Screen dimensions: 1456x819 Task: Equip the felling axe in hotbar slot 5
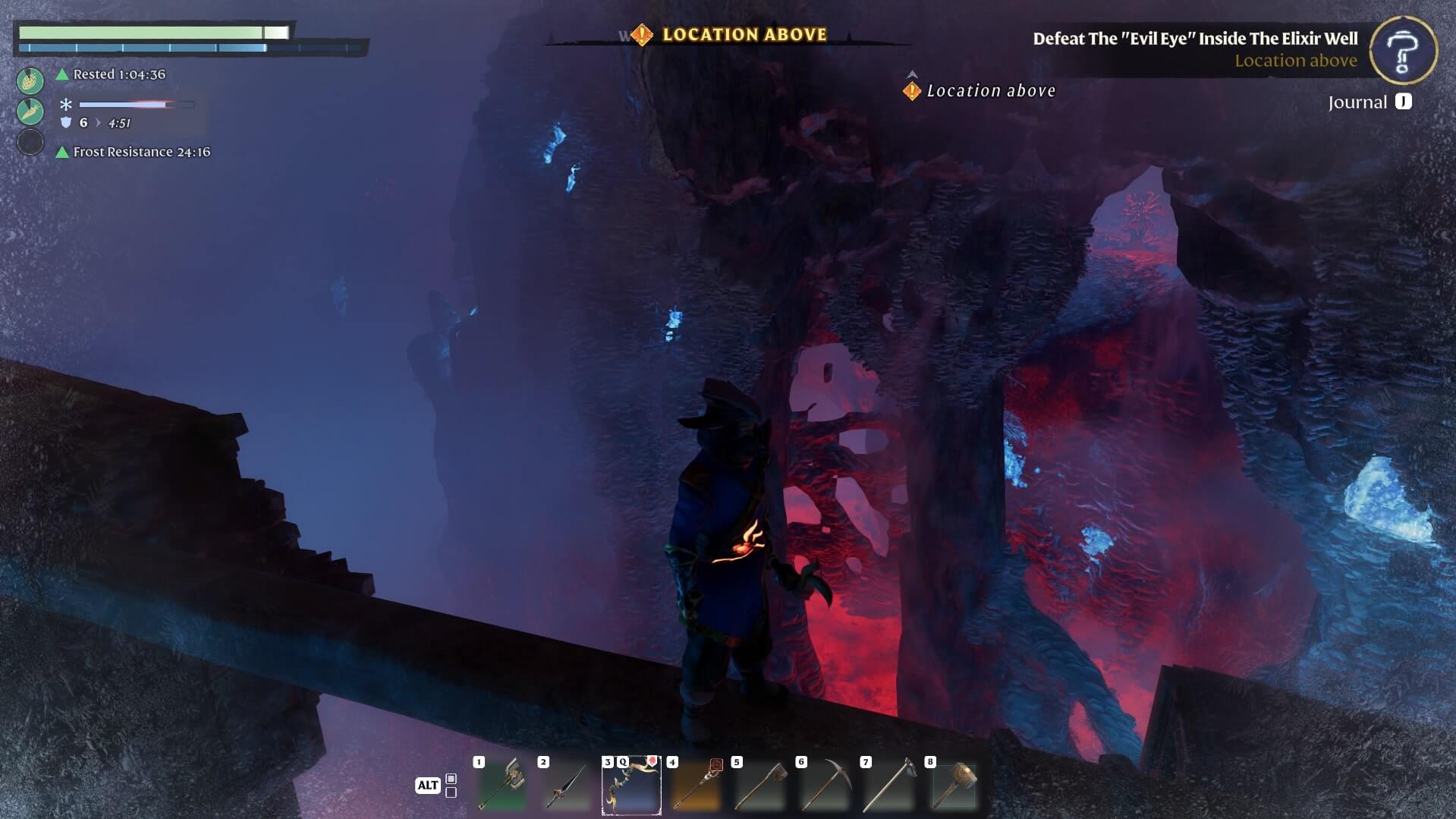[x=760, y=786]
